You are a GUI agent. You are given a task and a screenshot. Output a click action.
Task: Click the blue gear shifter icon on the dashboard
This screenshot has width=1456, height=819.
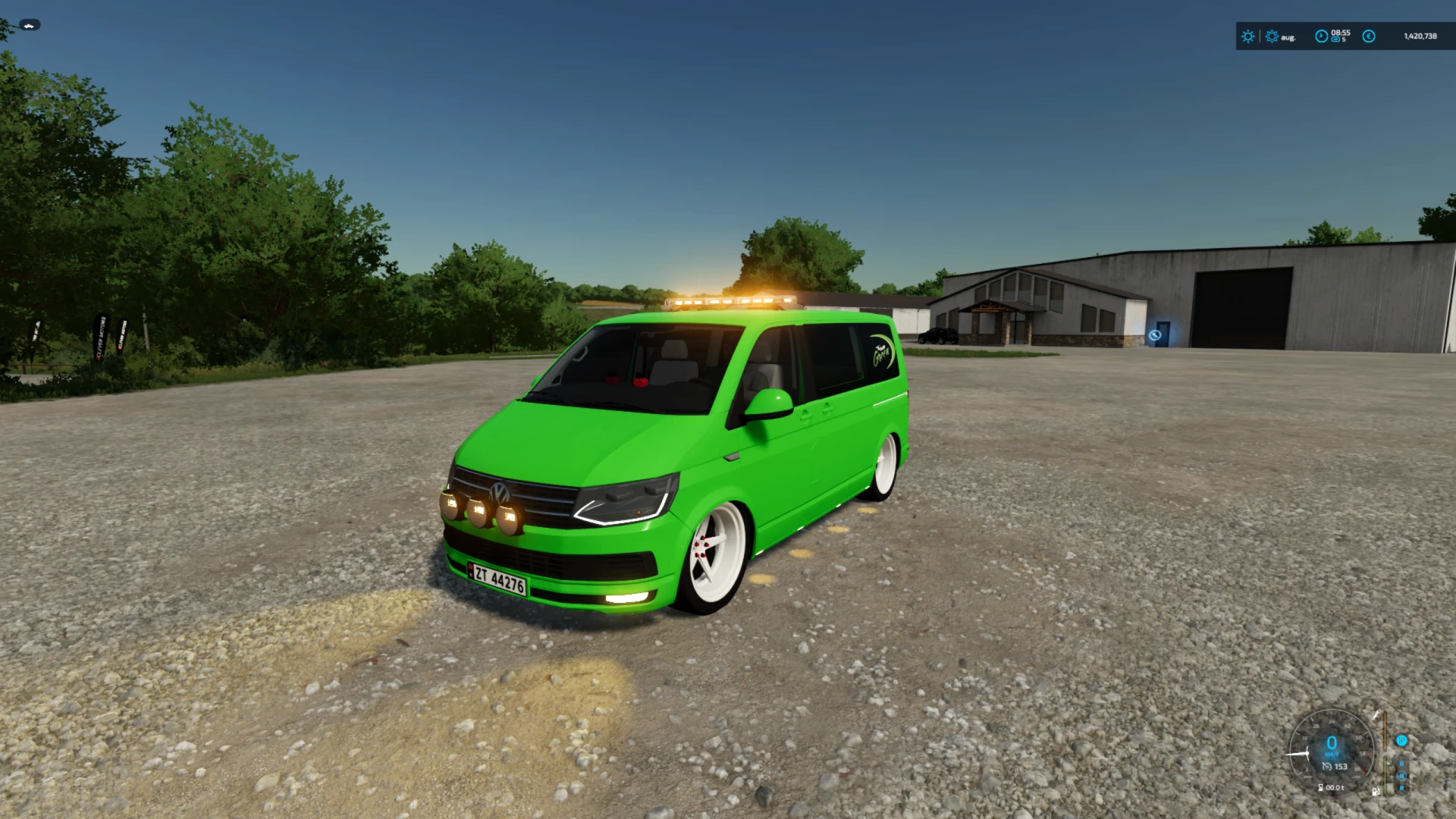coord(1402,741)
